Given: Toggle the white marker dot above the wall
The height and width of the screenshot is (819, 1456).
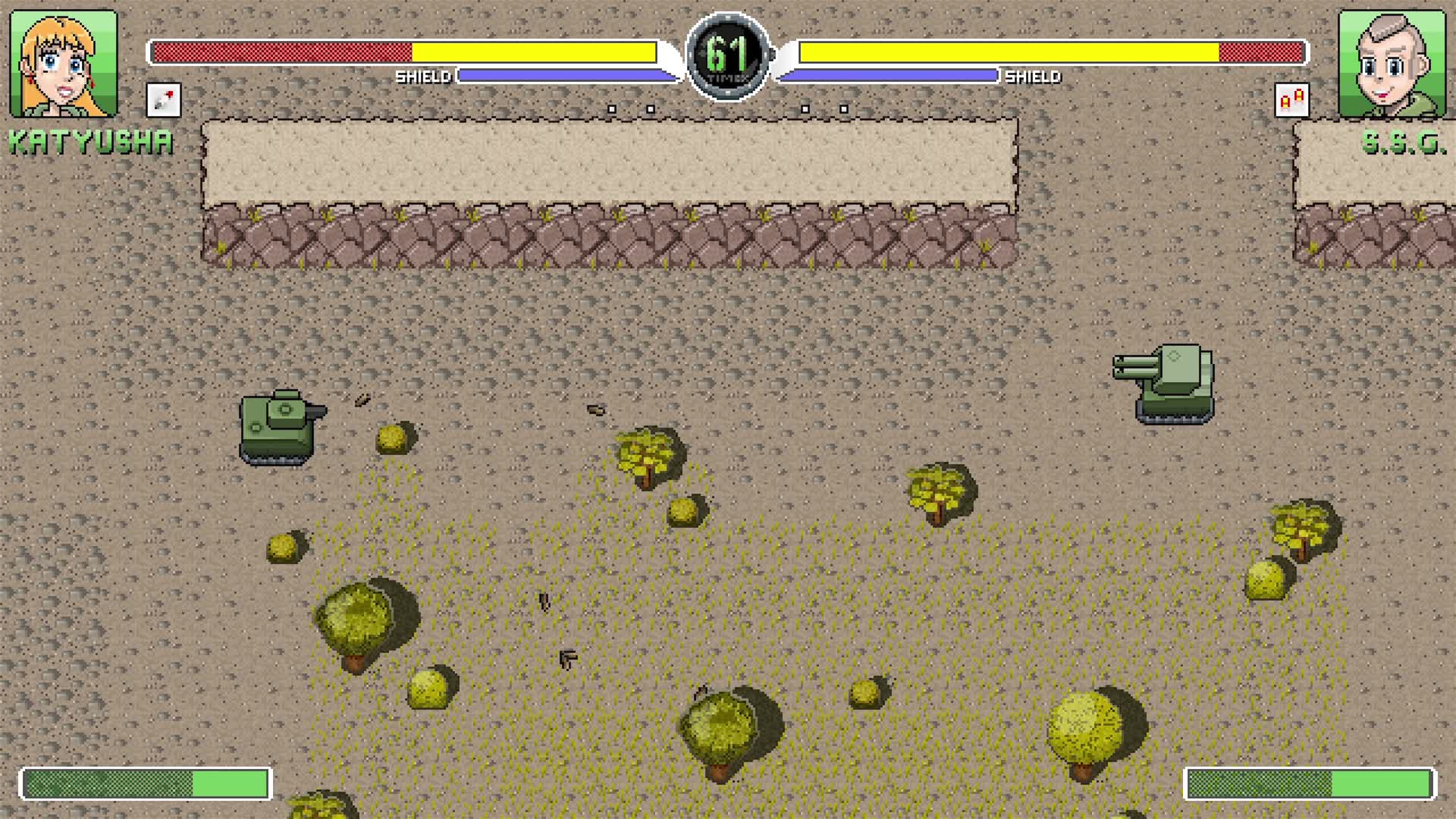Looking at the screenshot, I should [x=612, y=108].
